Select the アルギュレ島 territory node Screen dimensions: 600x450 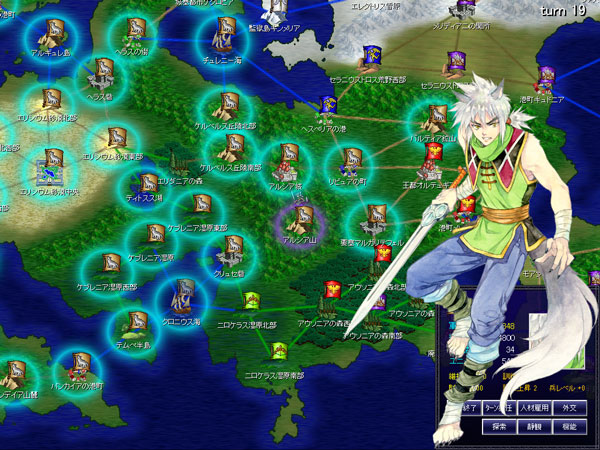pyautogui.click(x=49, y=35)
